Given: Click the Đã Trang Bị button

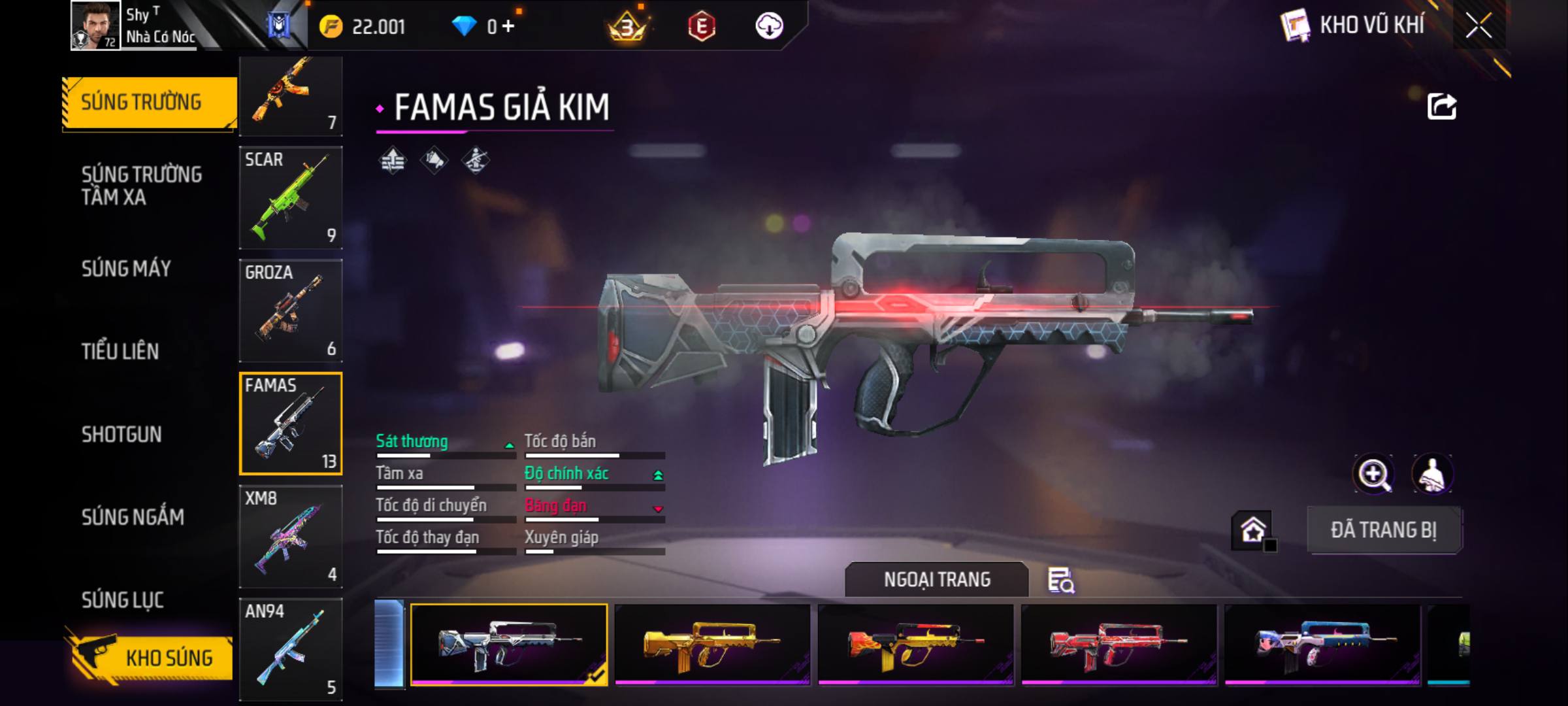Looking at the screenshot, I should 1384,530.
